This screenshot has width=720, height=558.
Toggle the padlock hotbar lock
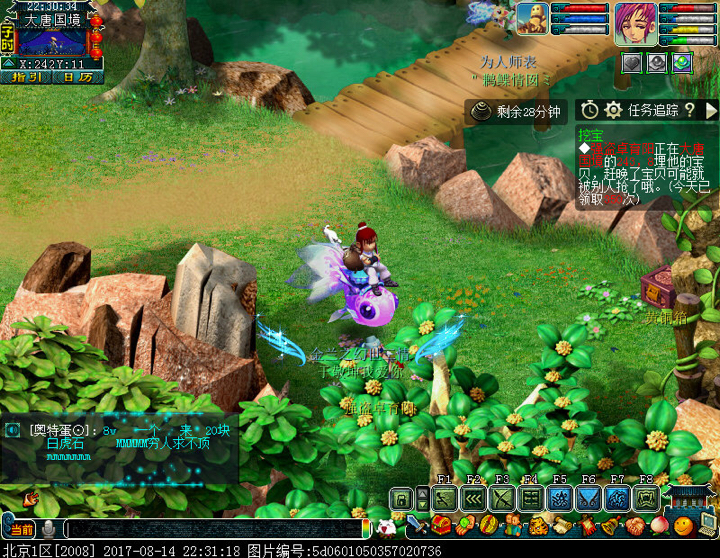click(402, 498)
